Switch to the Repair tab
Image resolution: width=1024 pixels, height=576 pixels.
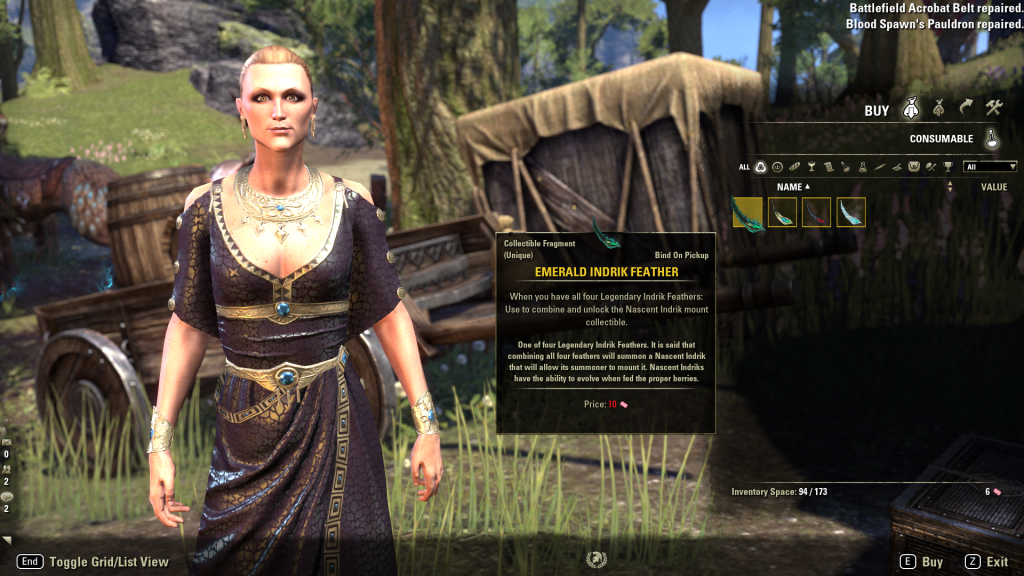(993, 108)
